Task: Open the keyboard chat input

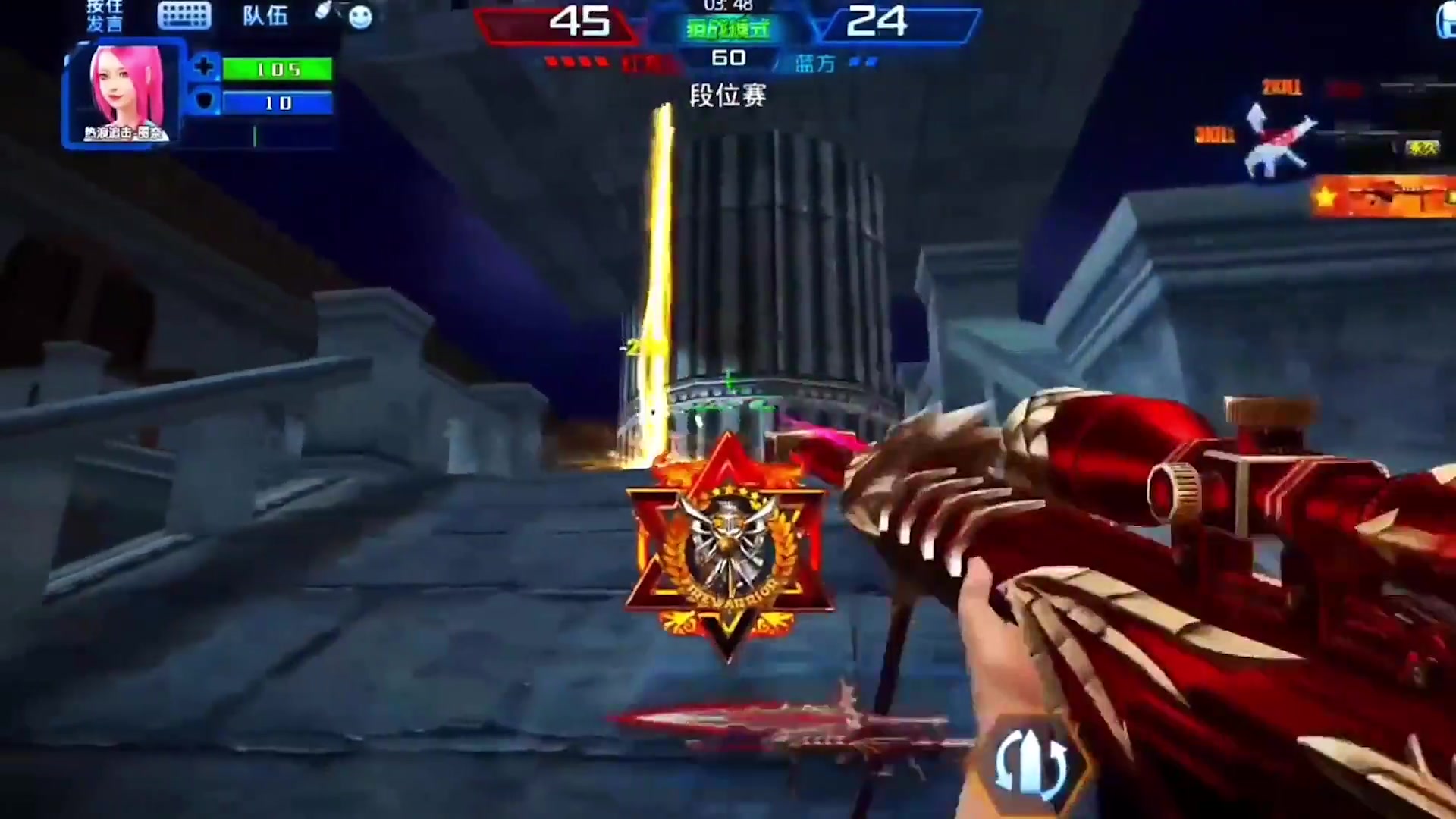Action: tap(184, 15)
